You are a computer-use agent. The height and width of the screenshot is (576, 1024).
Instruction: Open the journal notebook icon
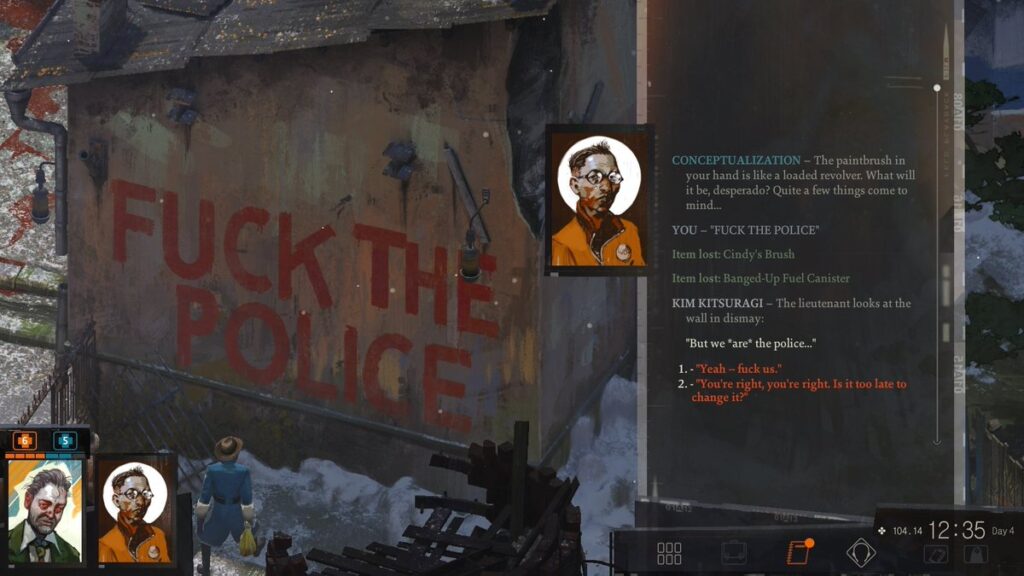[797, 553]
